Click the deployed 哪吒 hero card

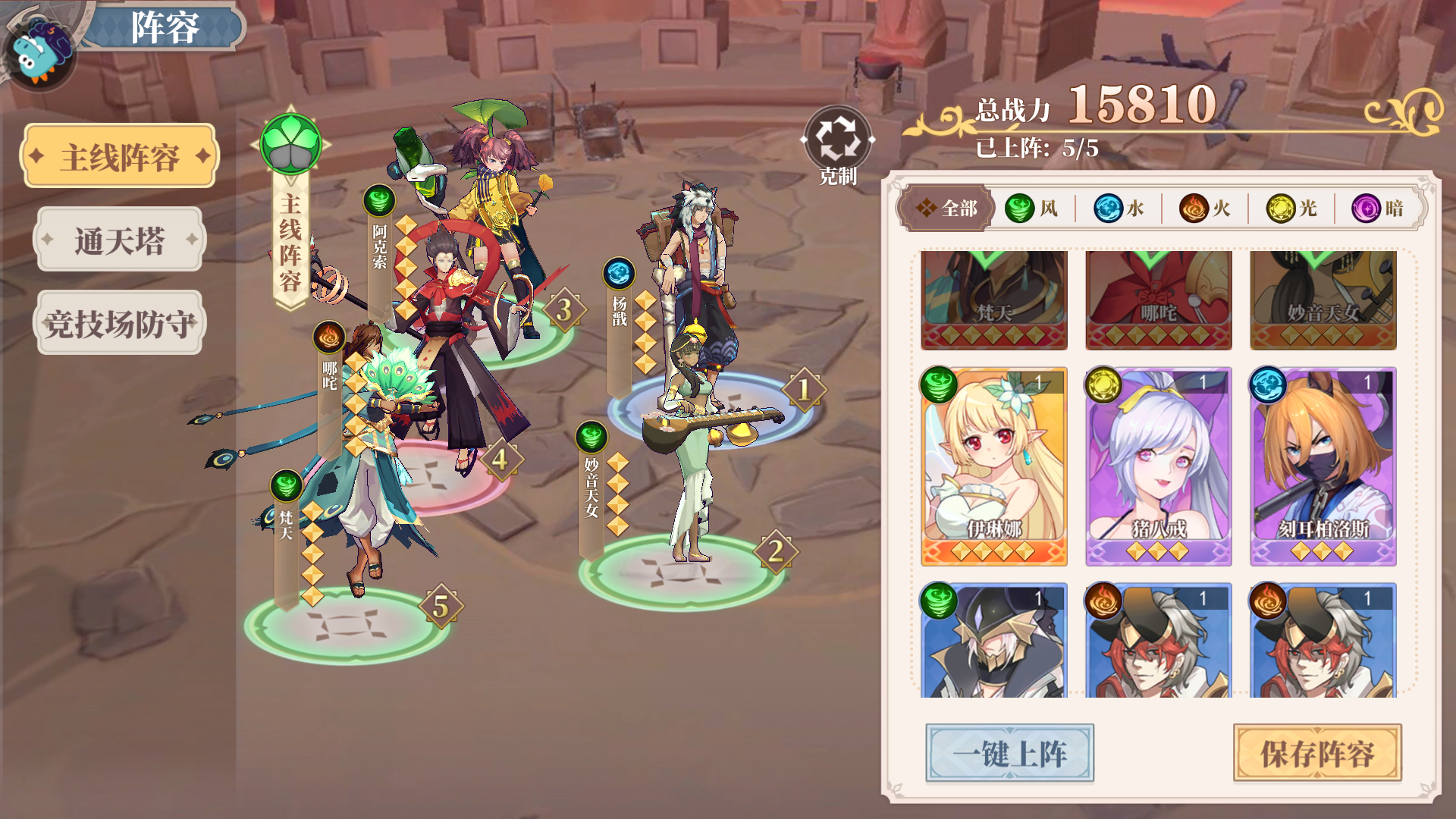click(1158, 300)
